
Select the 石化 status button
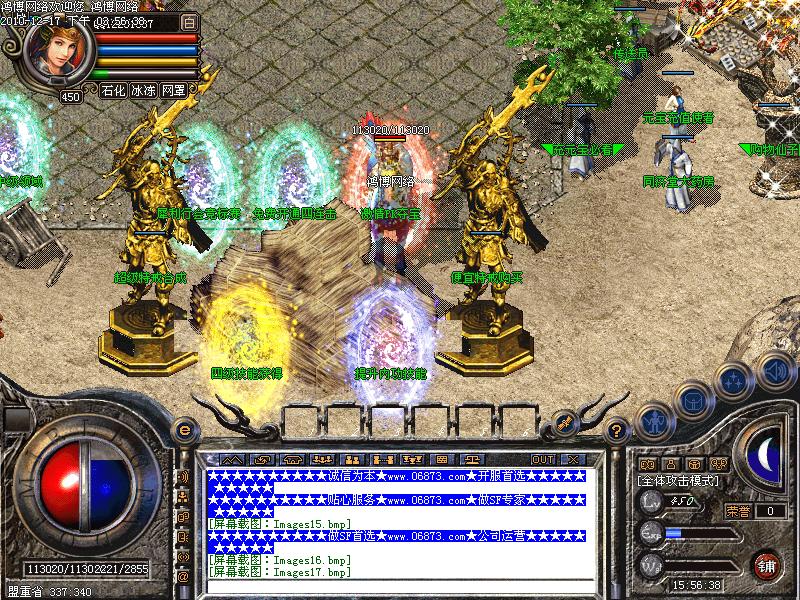[x=114, y=90]
